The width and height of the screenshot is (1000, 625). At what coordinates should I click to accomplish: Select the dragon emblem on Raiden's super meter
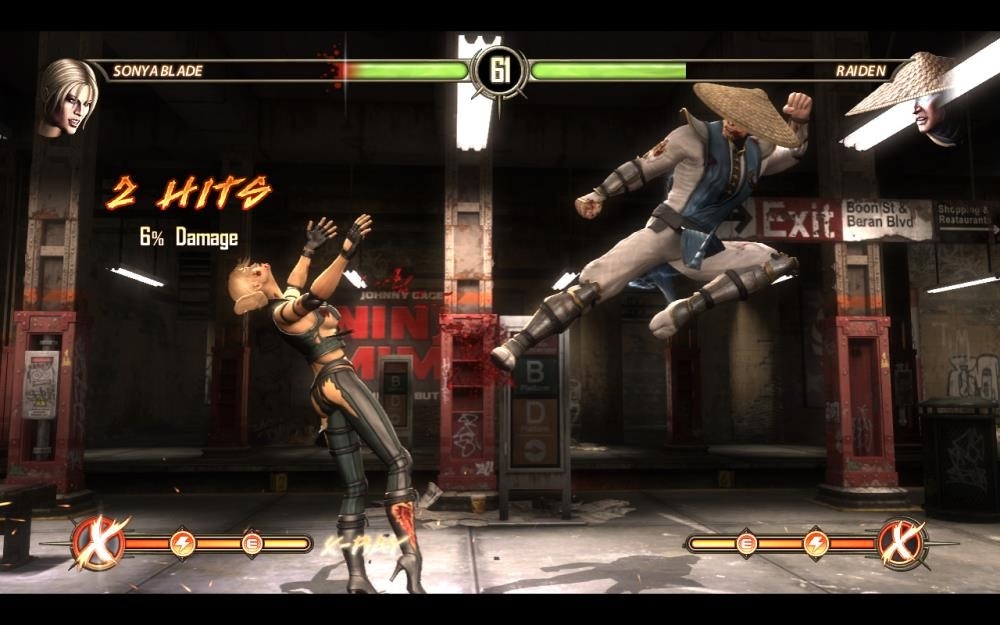903,543
